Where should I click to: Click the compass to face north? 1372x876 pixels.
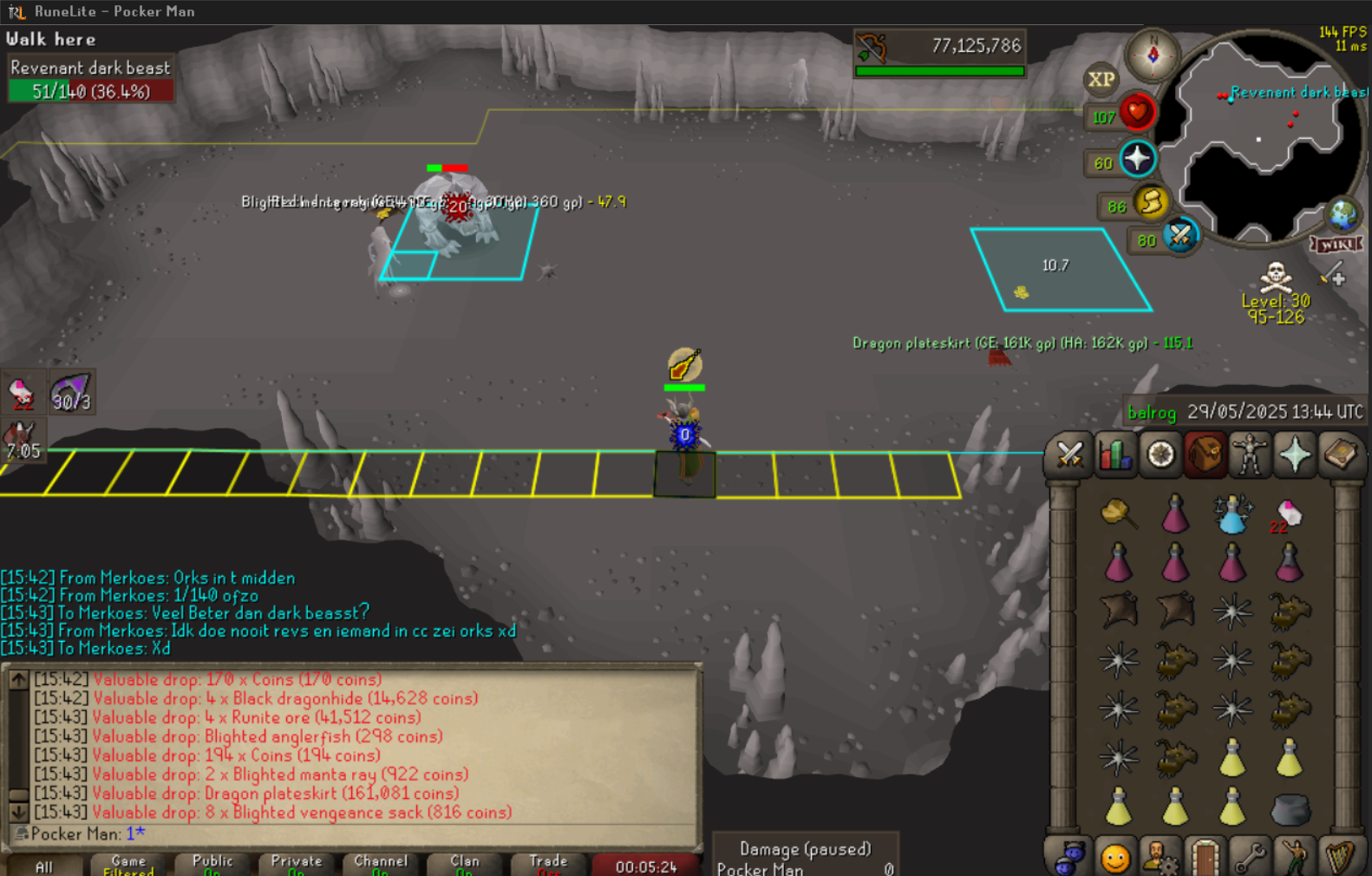[1153, 55]
